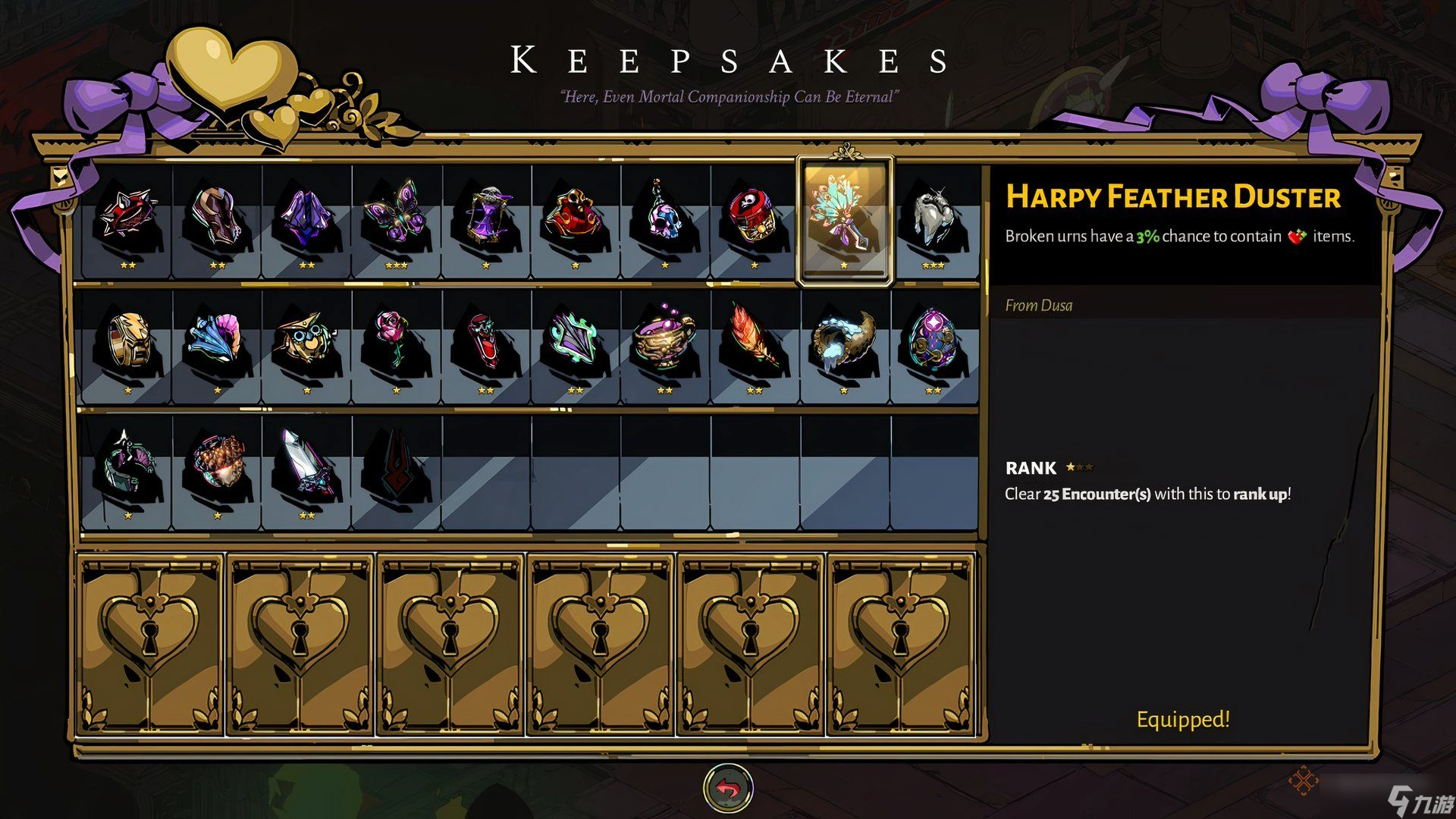Select the Skull Earring keepsake
The image size is (1456, 819).
664,217
